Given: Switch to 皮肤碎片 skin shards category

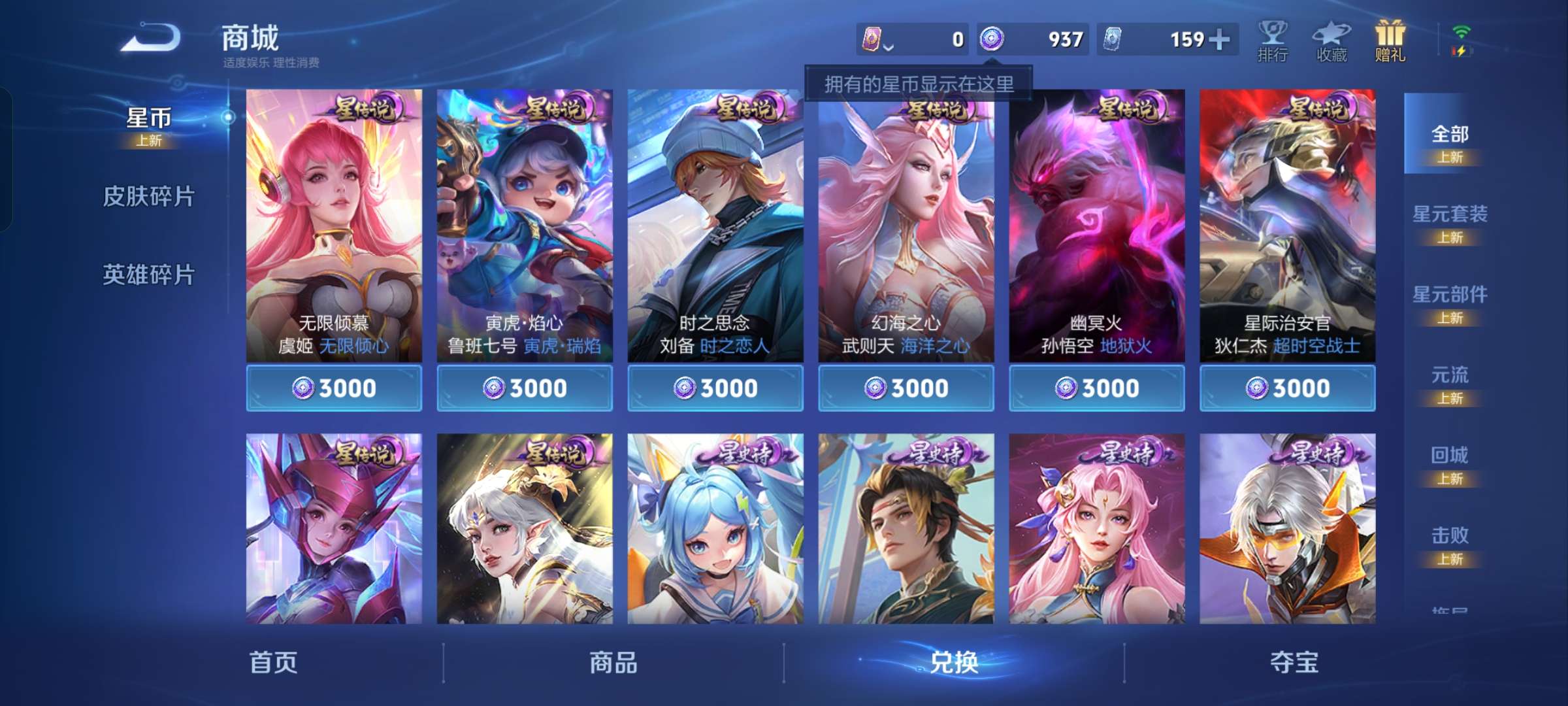Looking at the screenshot, I should (x=149, y=196).
